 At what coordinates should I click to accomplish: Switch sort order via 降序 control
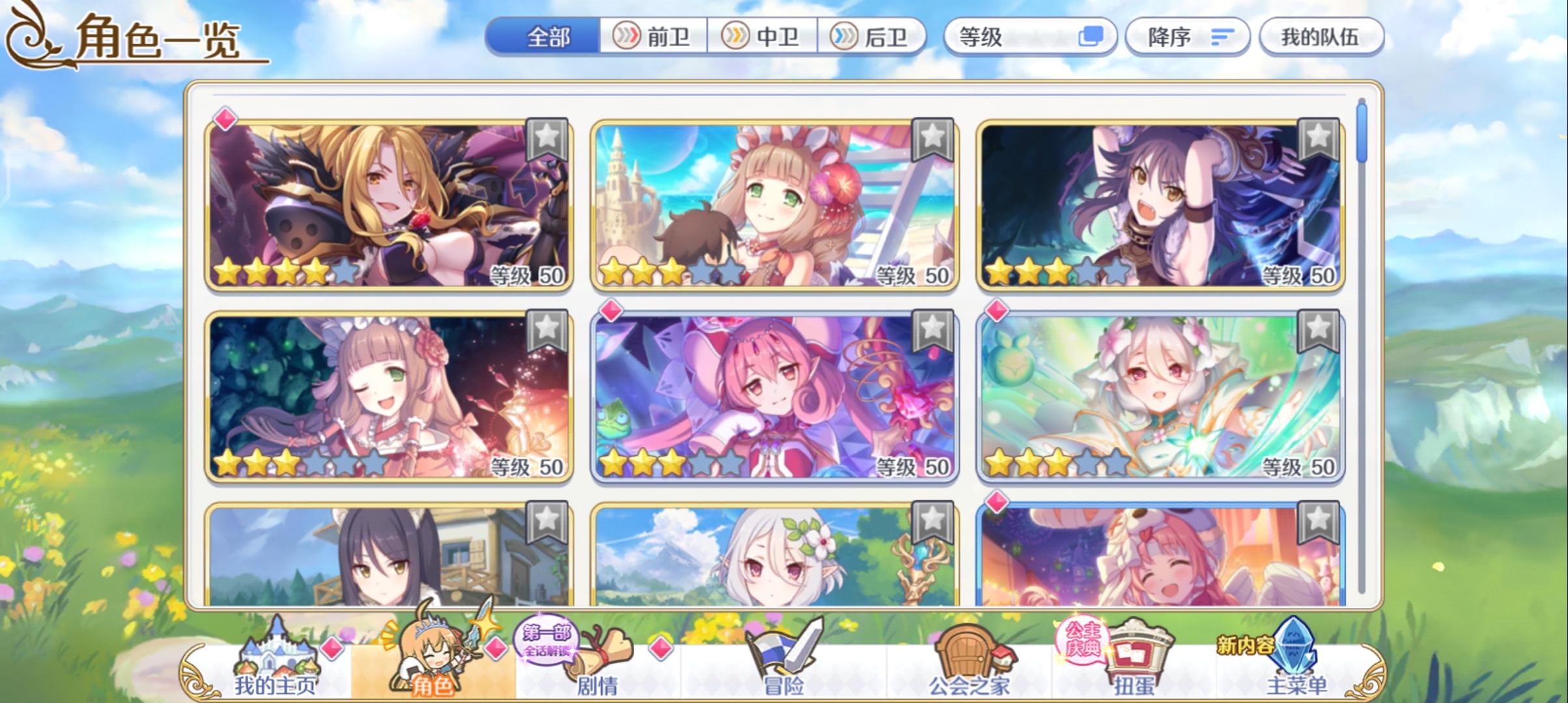pos(1186,37)
